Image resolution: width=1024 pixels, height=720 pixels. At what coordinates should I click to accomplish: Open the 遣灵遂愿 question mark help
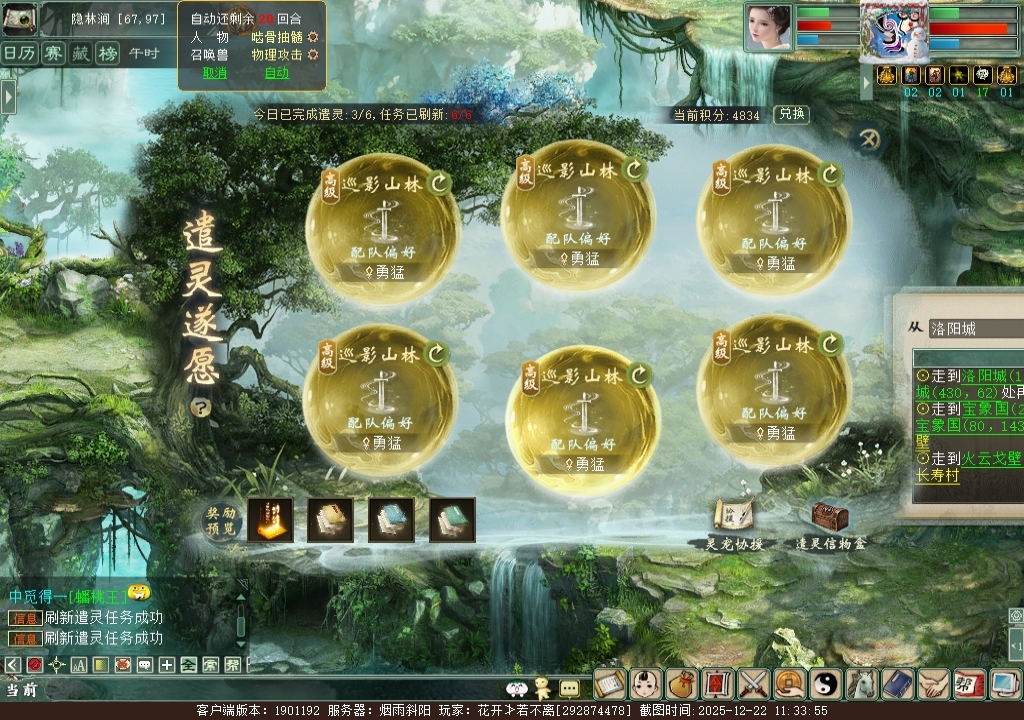(201, 407)
